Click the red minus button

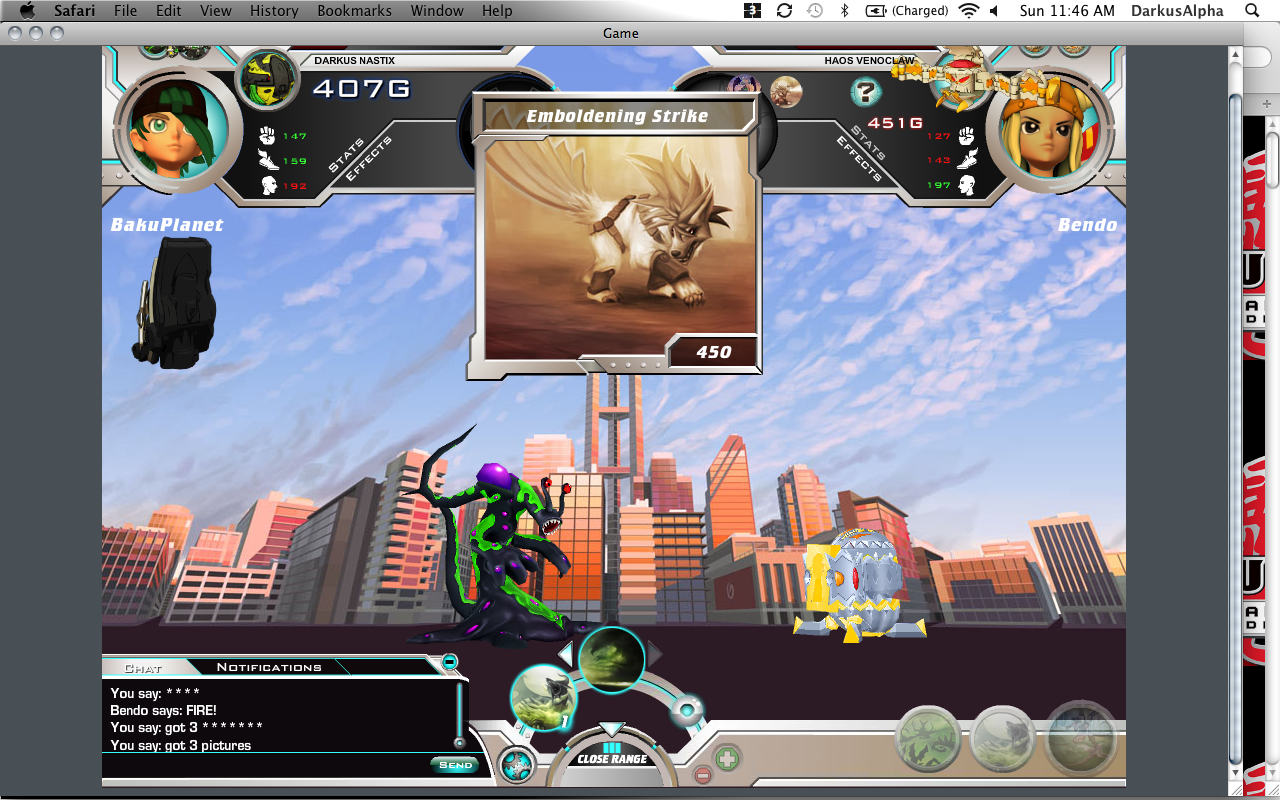pyautogui.click(x=703, y=775)
